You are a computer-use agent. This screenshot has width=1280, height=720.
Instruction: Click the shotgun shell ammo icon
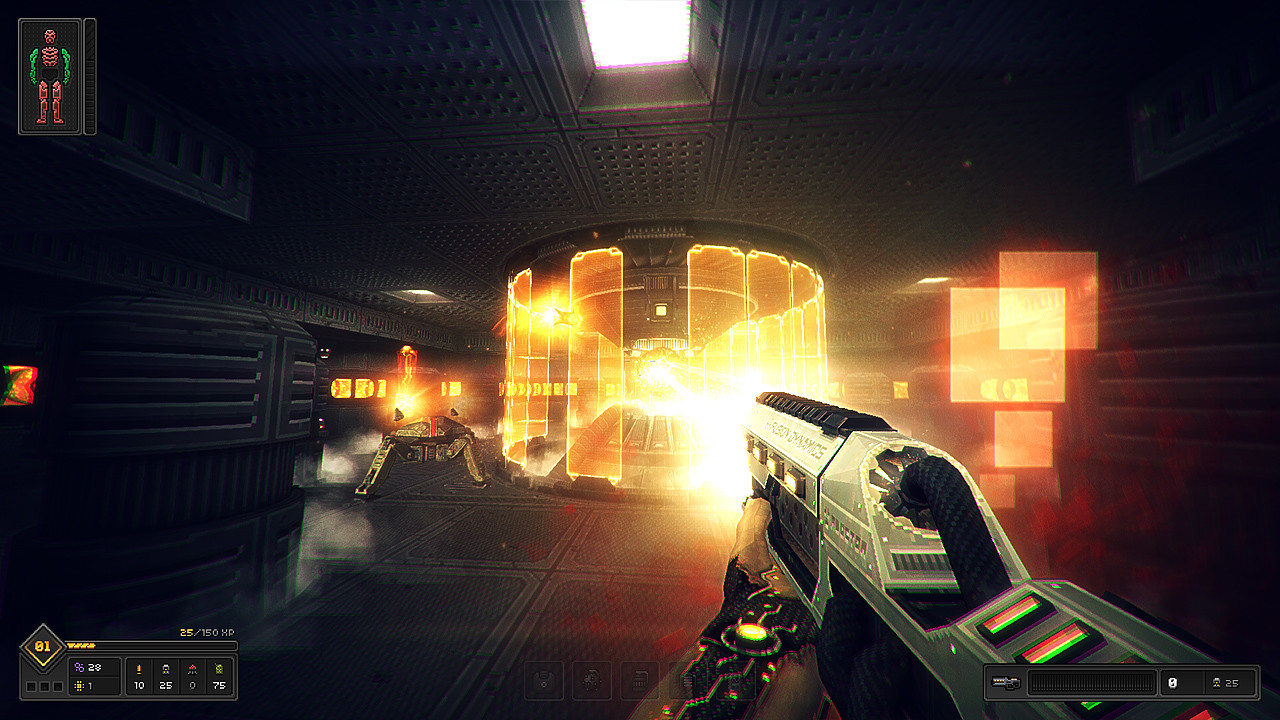click(166, 669)
